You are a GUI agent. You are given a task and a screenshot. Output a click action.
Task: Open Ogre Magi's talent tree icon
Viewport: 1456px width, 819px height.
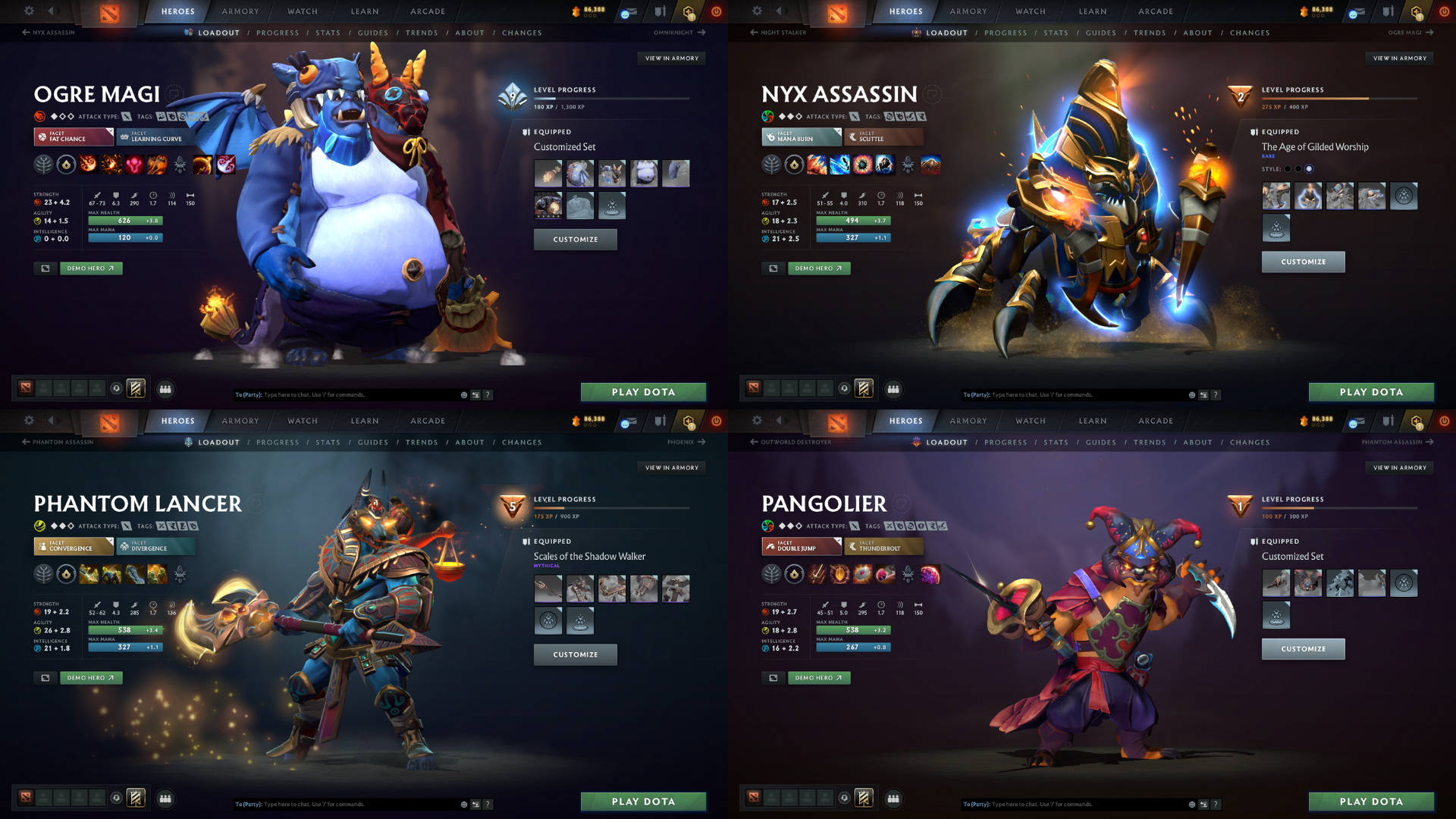click(x=45, y=165)
